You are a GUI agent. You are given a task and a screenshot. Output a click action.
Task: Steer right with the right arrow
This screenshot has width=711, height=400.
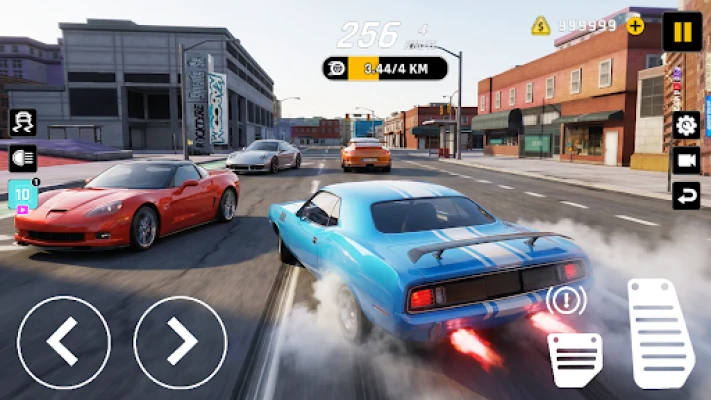pyautogui.click(x=180, y=342)
